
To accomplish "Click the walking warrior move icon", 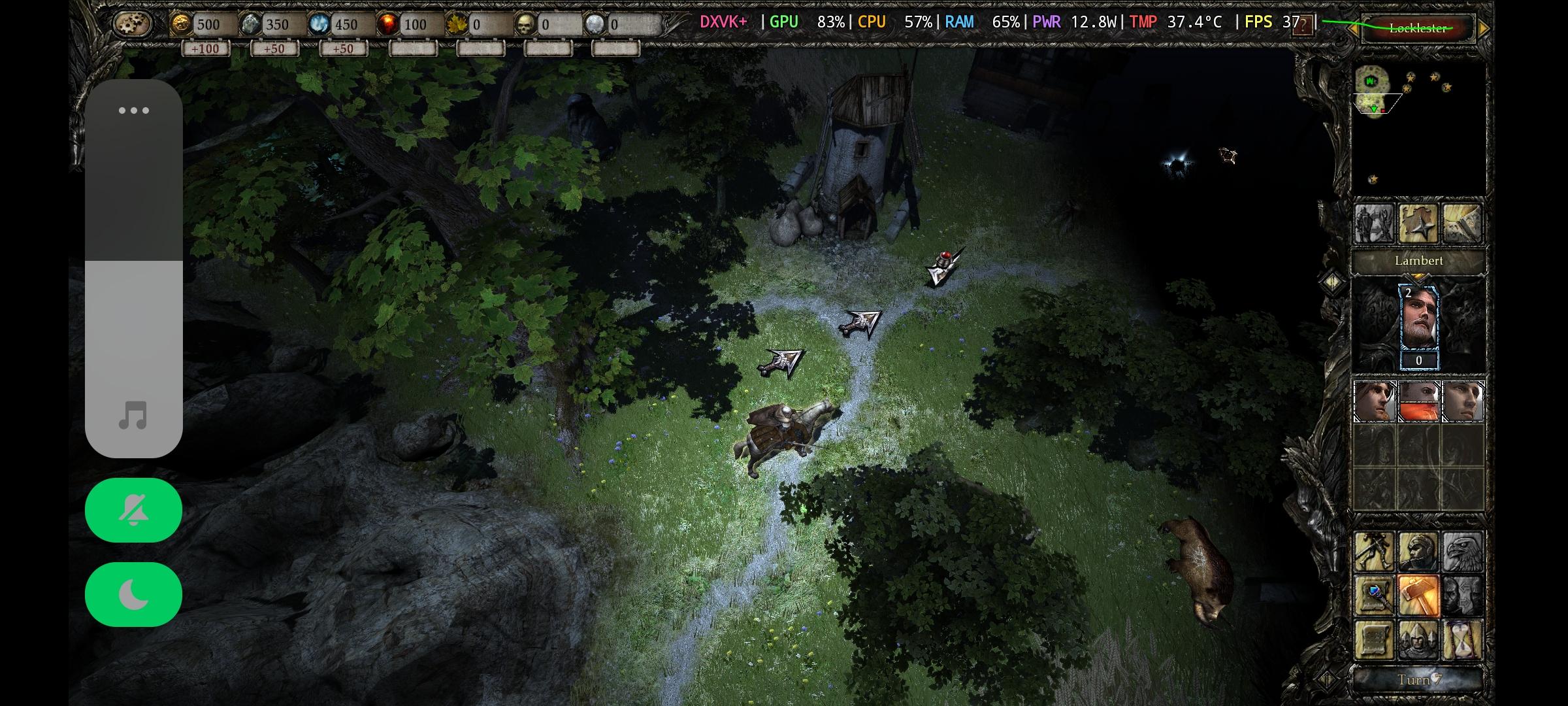I will (x=1374, y=551).
